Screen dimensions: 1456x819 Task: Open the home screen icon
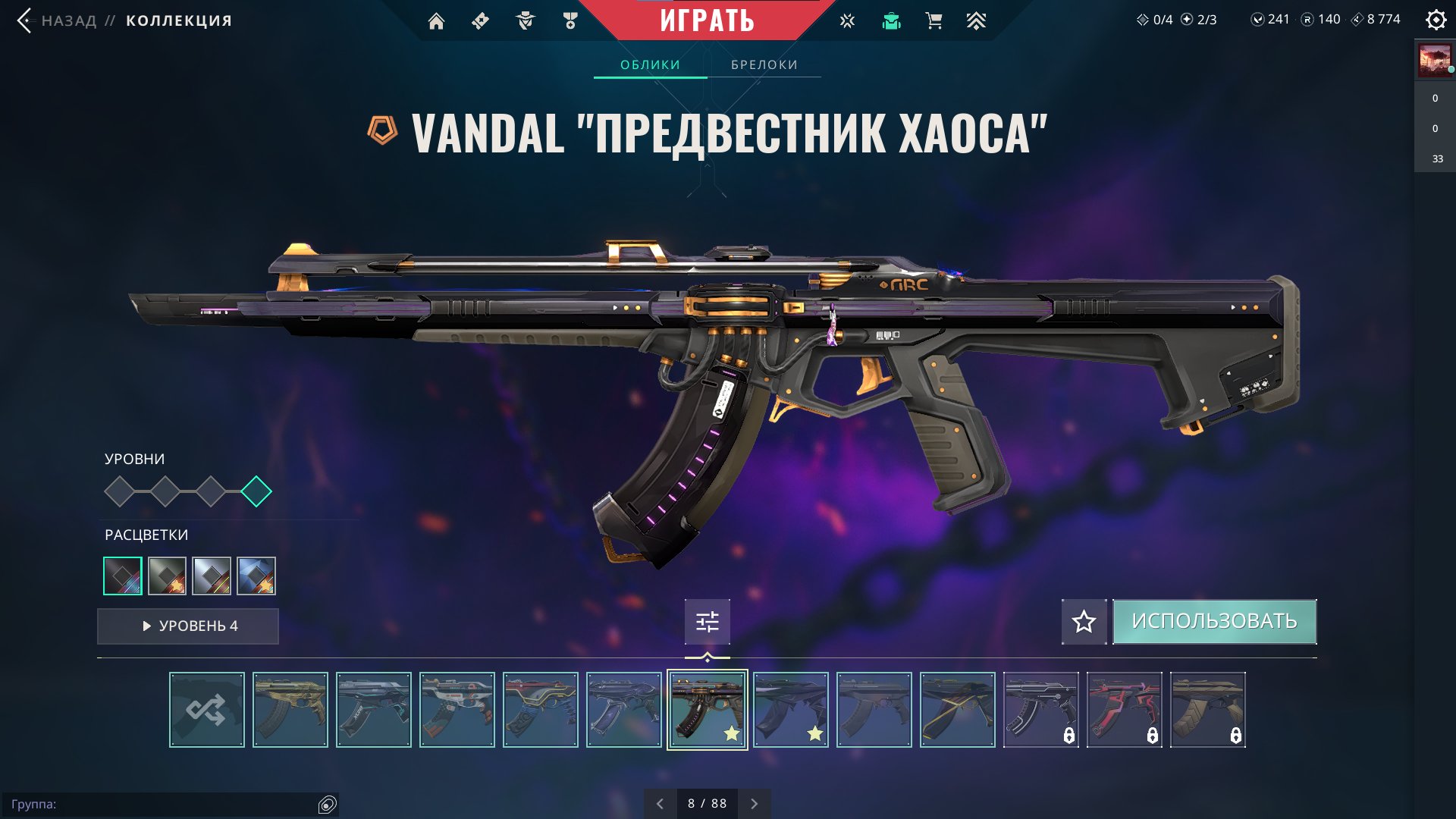(436, 21)
